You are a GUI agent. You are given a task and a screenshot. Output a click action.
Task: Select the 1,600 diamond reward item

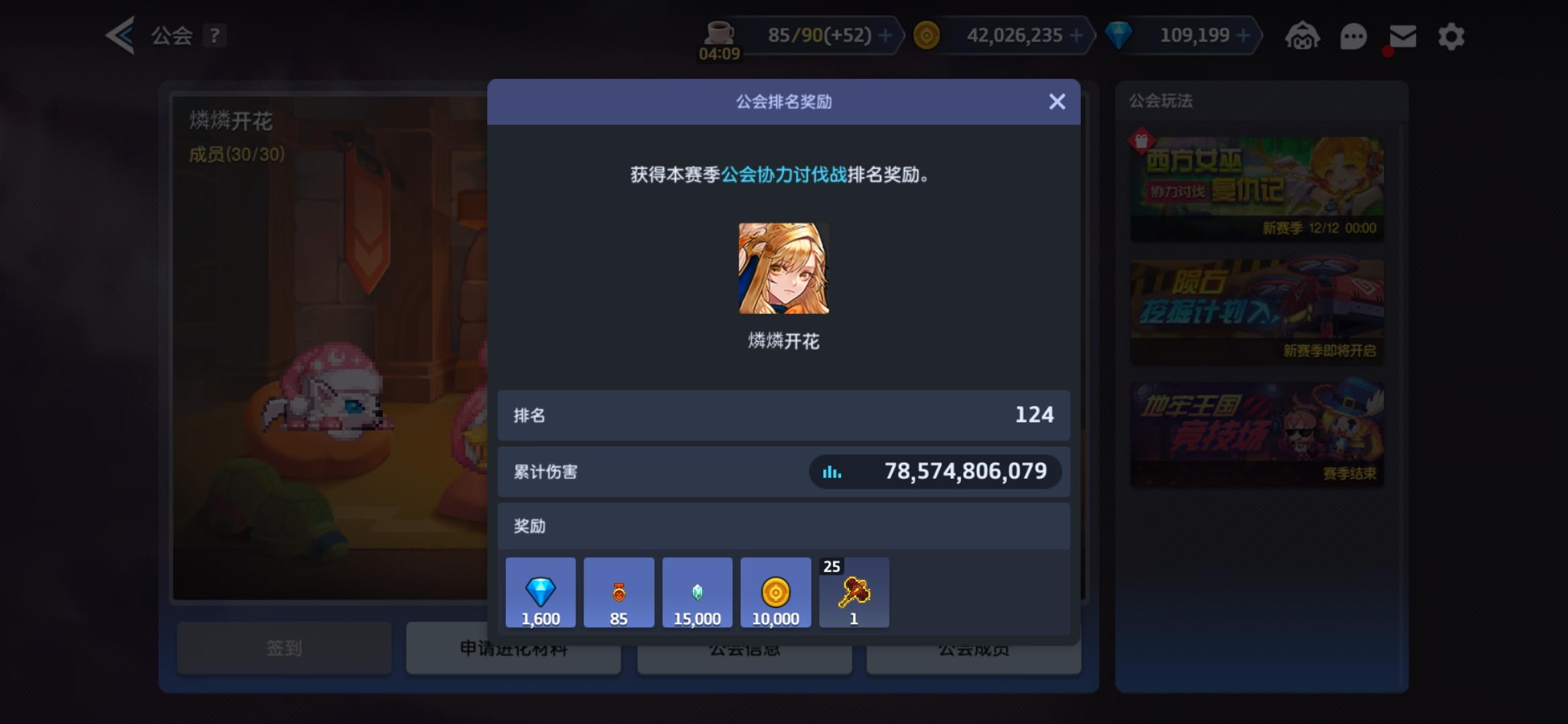[540, 592]
